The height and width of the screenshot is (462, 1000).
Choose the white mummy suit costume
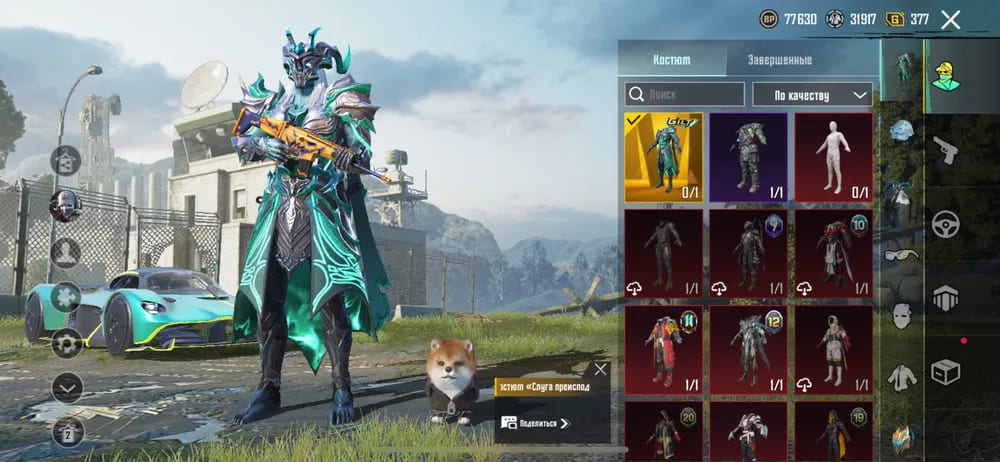pyautogui.click(x=833, y=156)
